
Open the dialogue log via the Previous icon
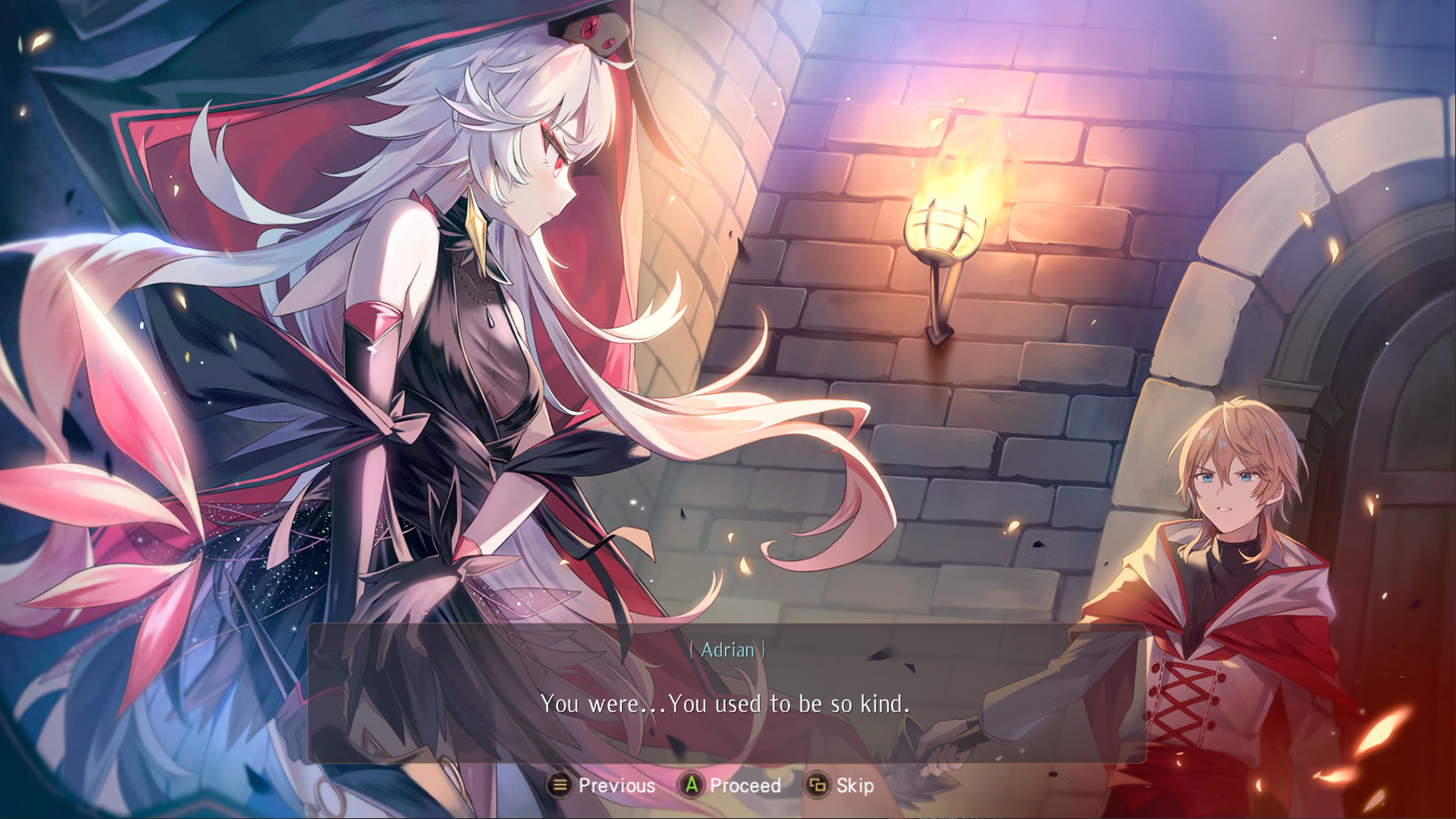(560, 786)
